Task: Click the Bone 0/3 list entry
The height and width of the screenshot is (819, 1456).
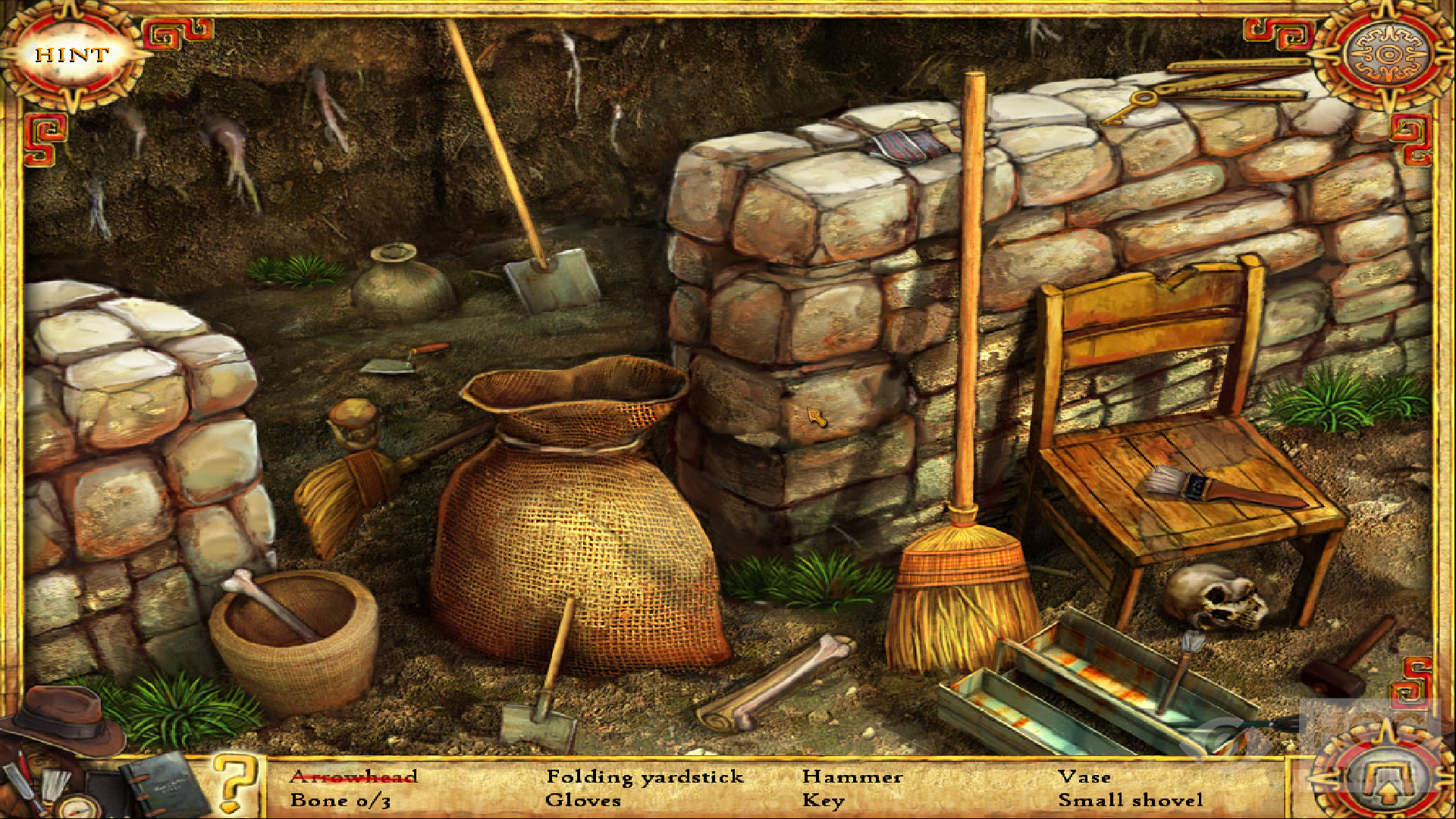Action: (x=340, y=800)
